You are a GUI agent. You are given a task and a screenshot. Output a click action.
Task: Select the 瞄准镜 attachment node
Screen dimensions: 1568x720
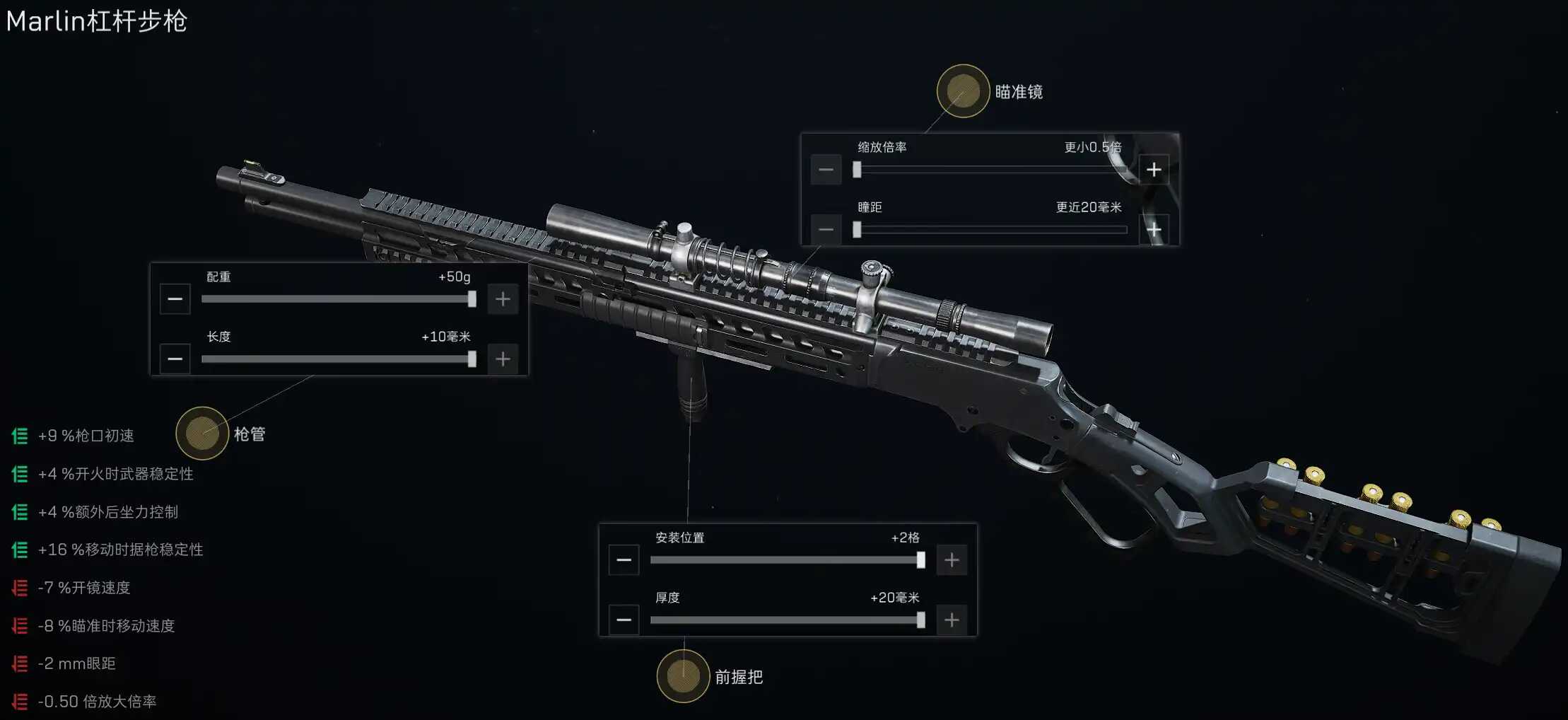click(962, 91)
